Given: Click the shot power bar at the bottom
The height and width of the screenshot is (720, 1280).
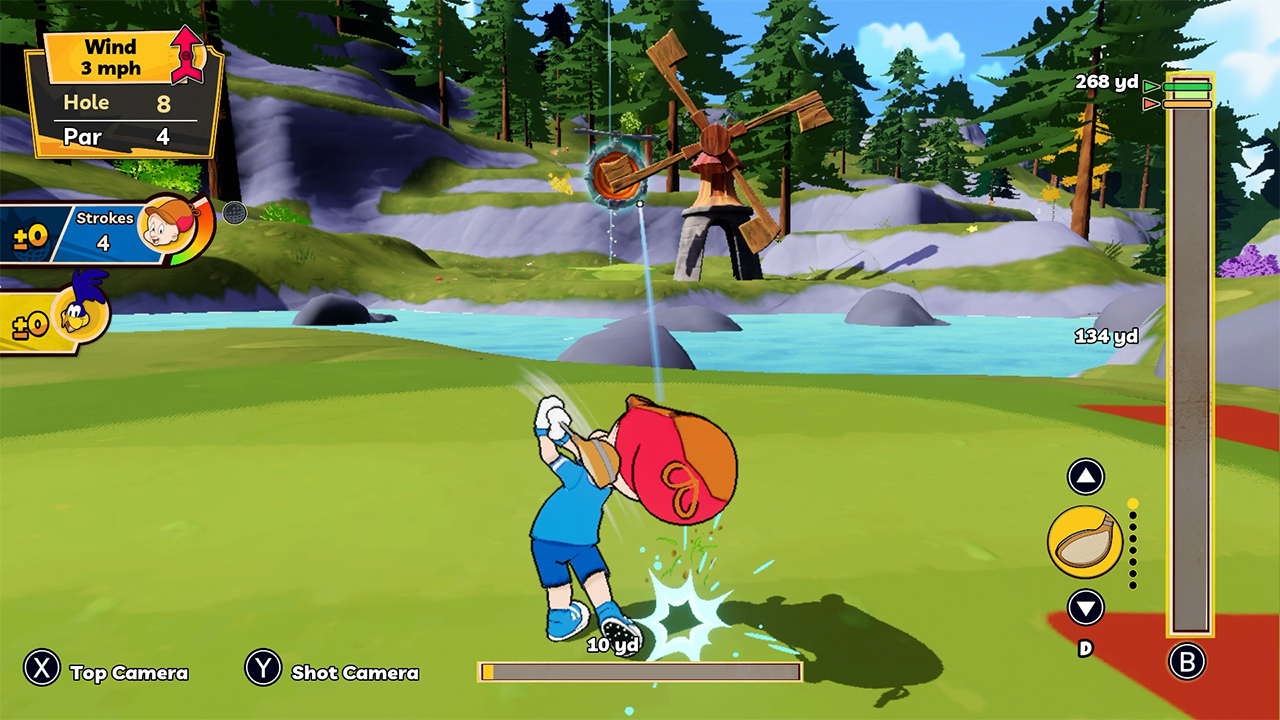Looking at the screenshot, I should point(640,672).
